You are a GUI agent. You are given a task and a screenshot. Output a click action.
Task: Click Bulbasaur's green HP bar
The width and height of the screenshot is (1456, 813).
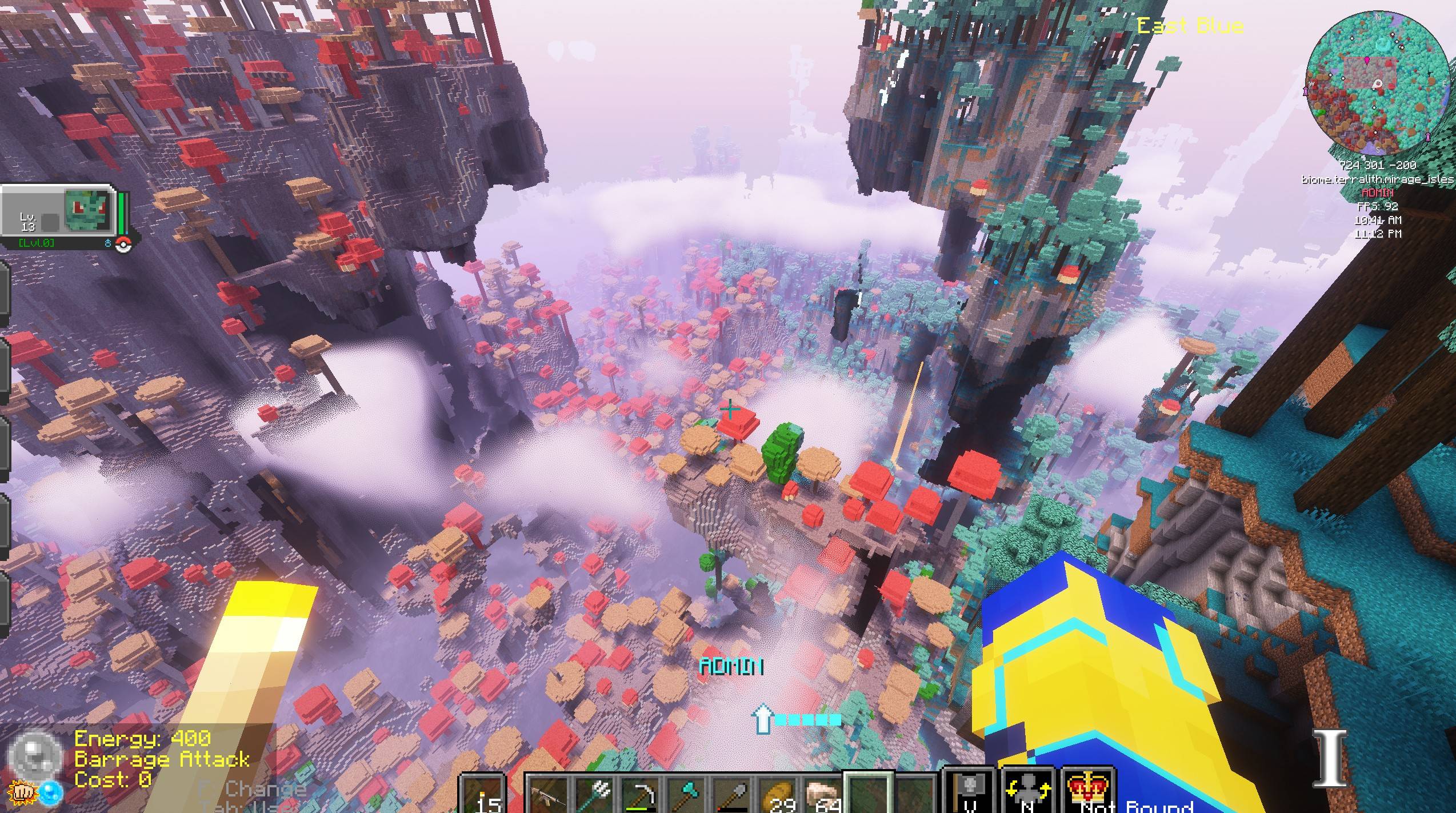click(121, 213)
